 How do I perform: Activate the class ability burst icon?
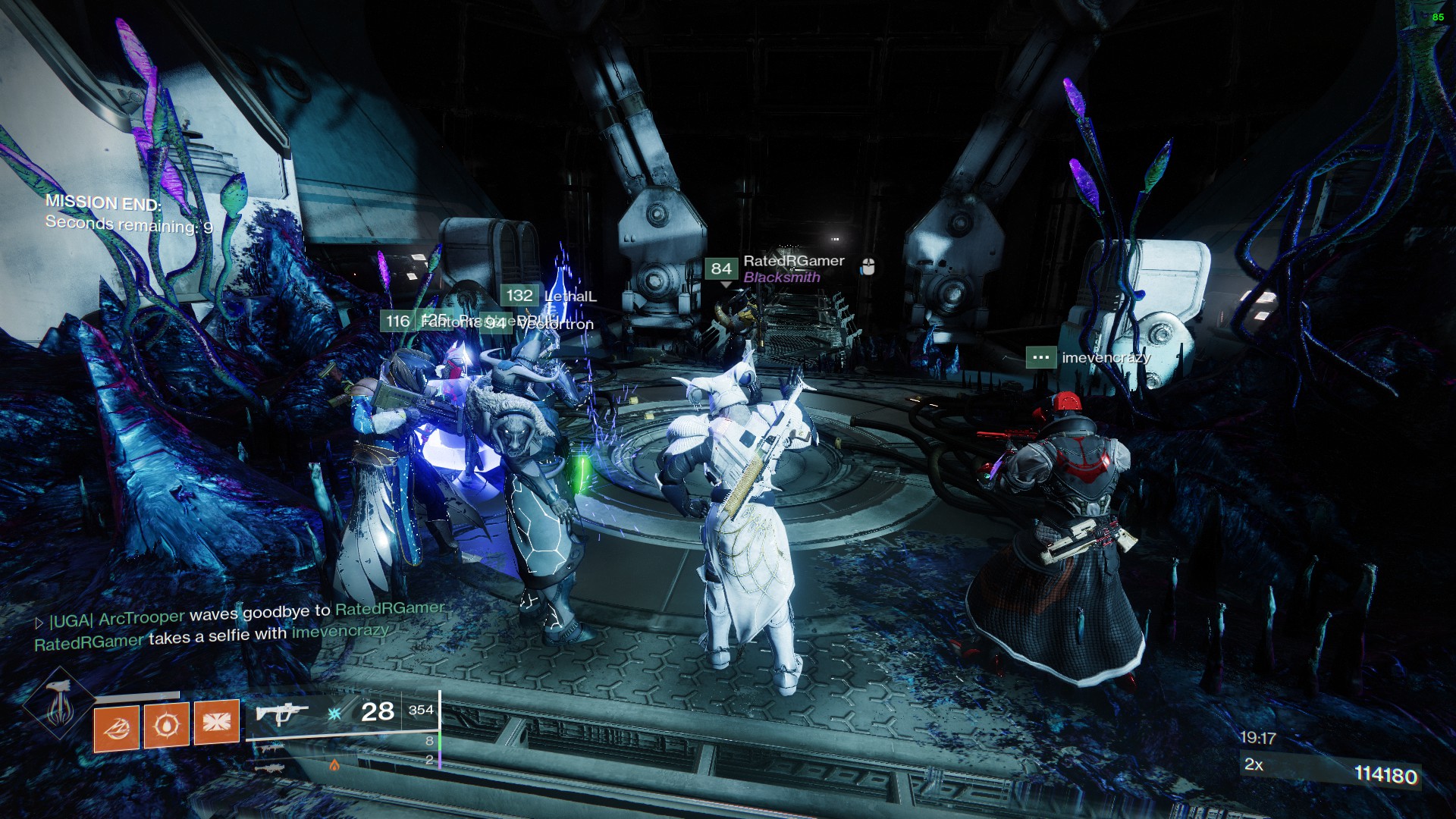(217, 721)
